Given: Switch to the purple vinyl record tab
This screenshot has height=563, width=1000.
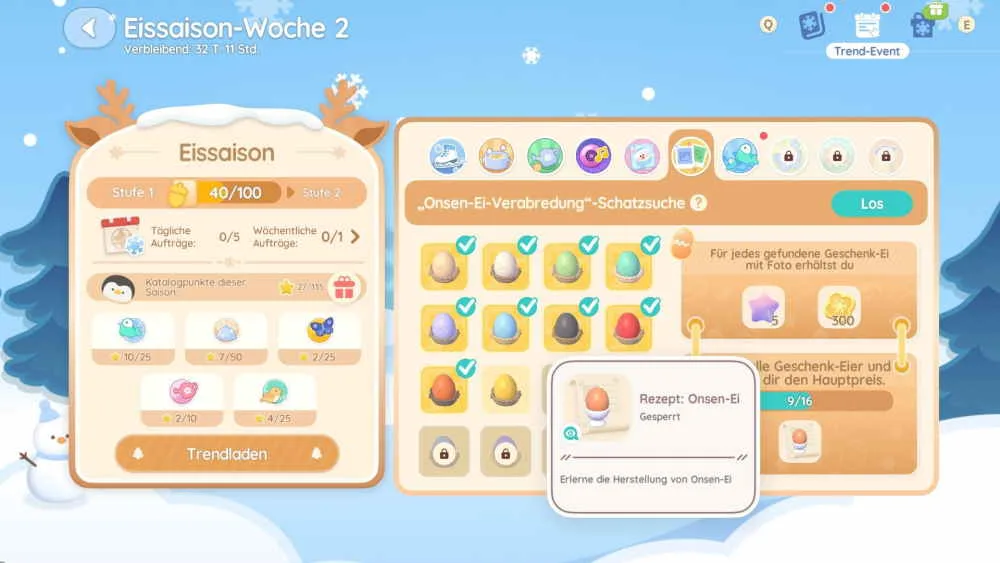Looking at the screenshot, I should tap(593, 155).
